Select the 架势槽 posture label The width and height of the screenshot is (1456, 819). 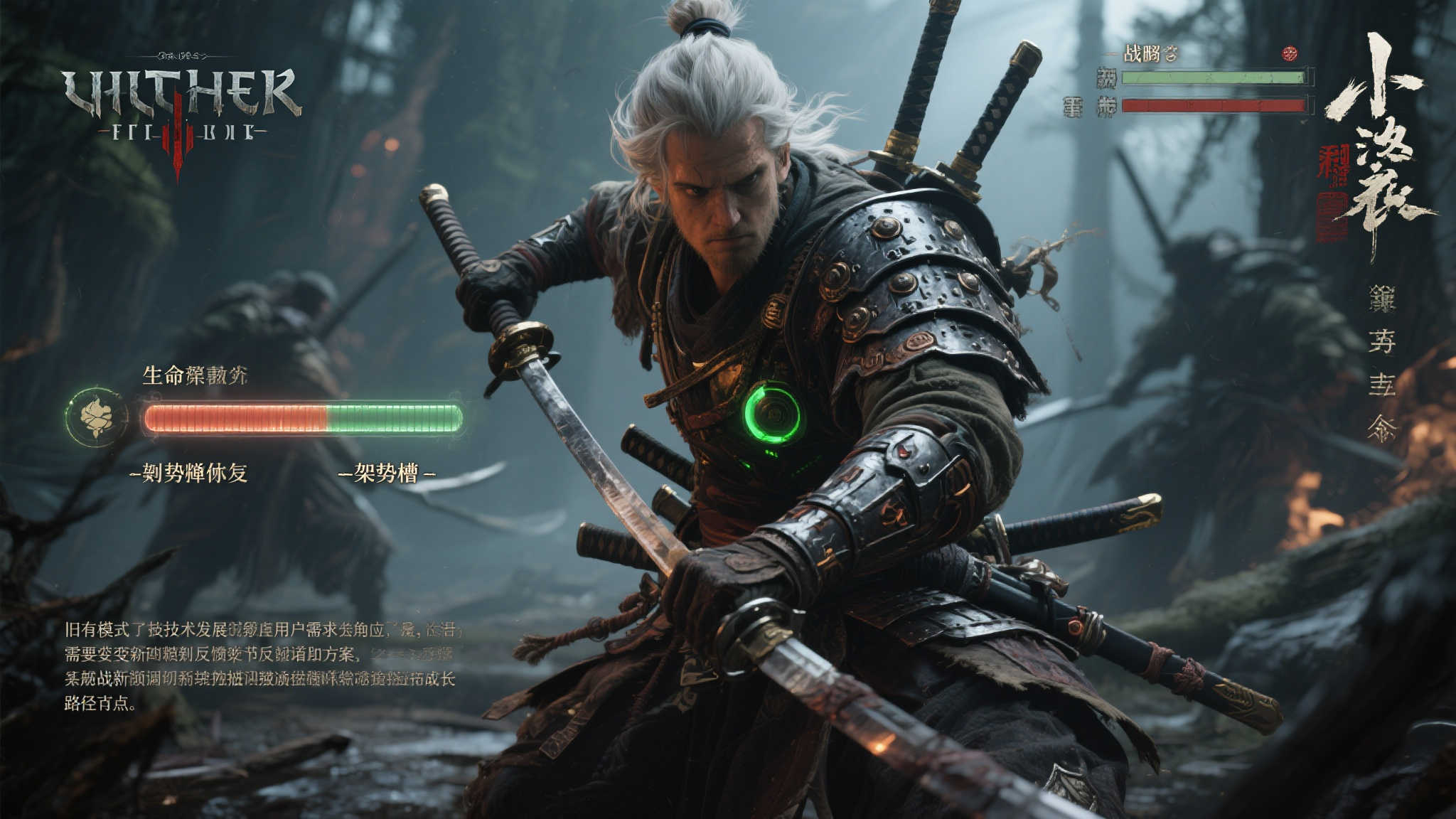(x=386, y=473)
